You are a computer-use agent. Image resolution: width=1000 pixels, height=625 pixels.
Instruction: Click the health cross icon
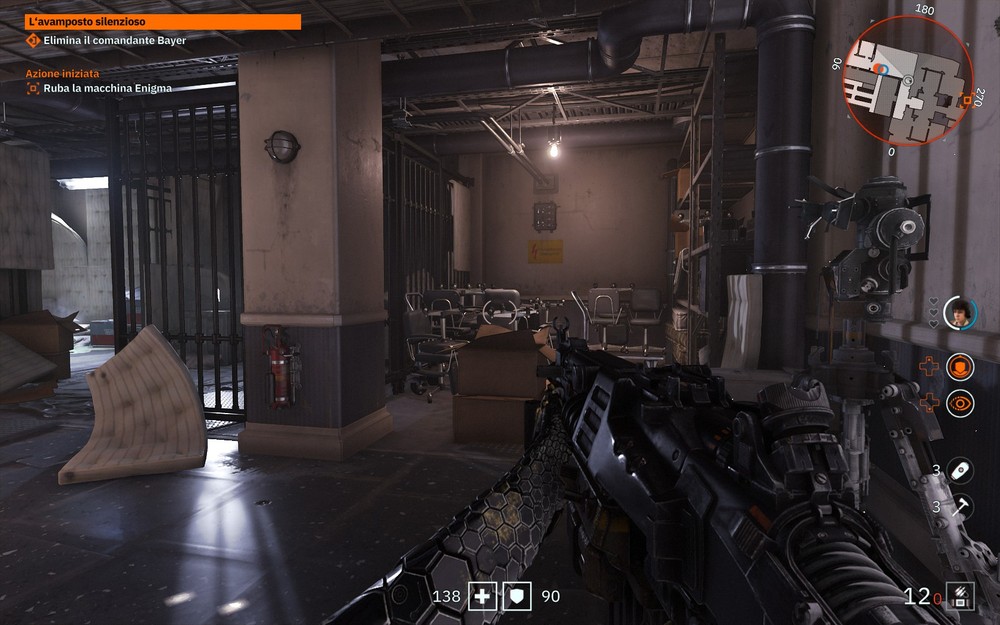pos(484,596)
